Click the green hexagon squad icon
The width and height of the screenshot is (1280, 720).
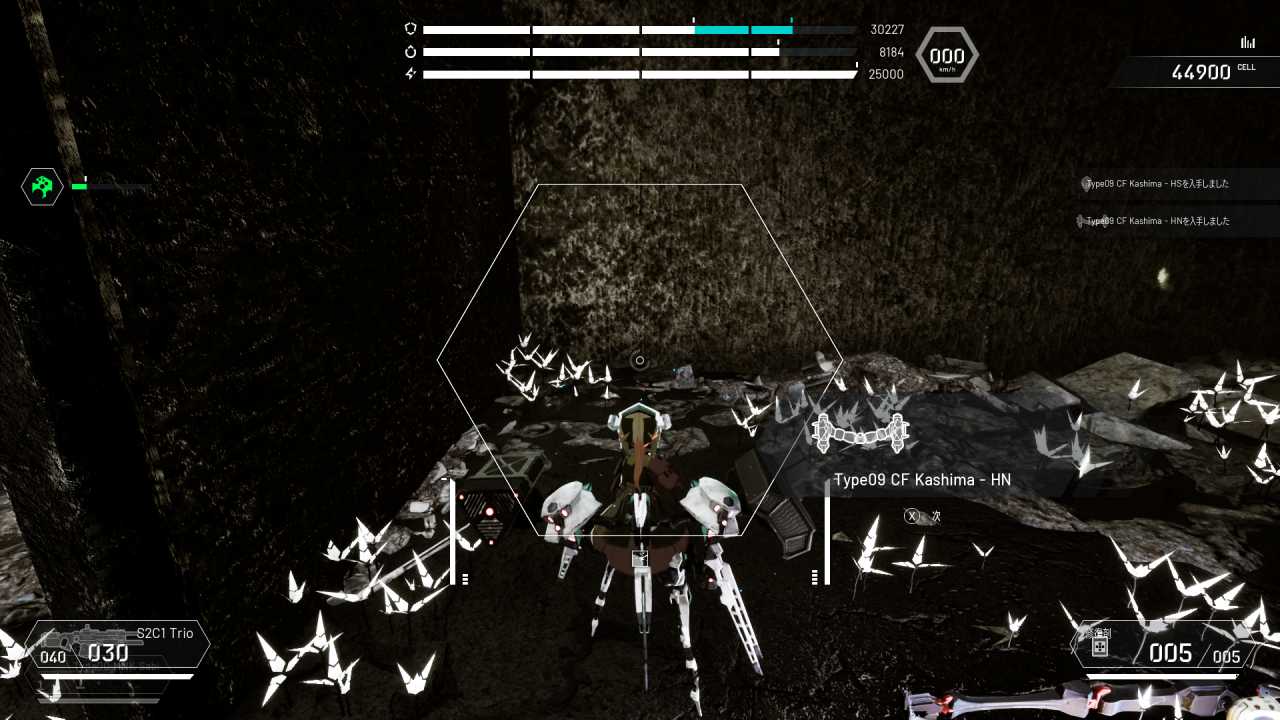click(x=42, y=186)
